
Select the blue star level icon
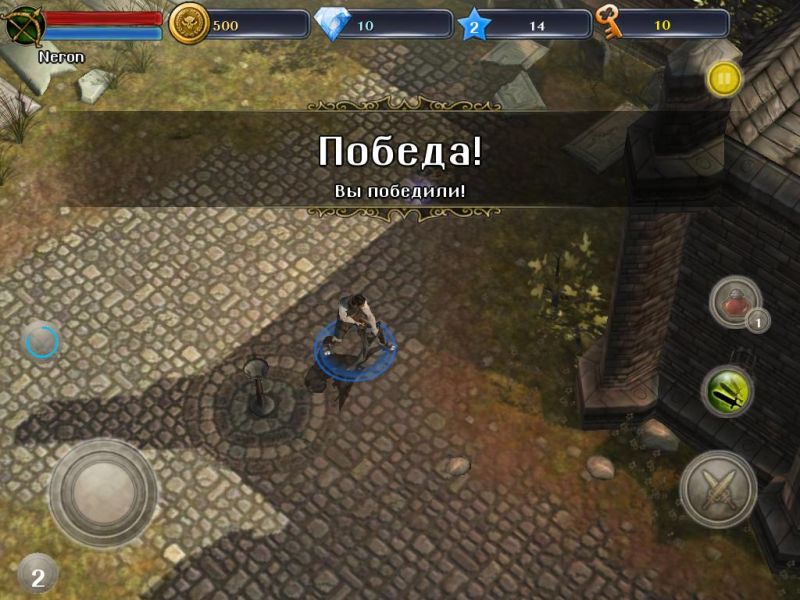click(x=474, y=25)
